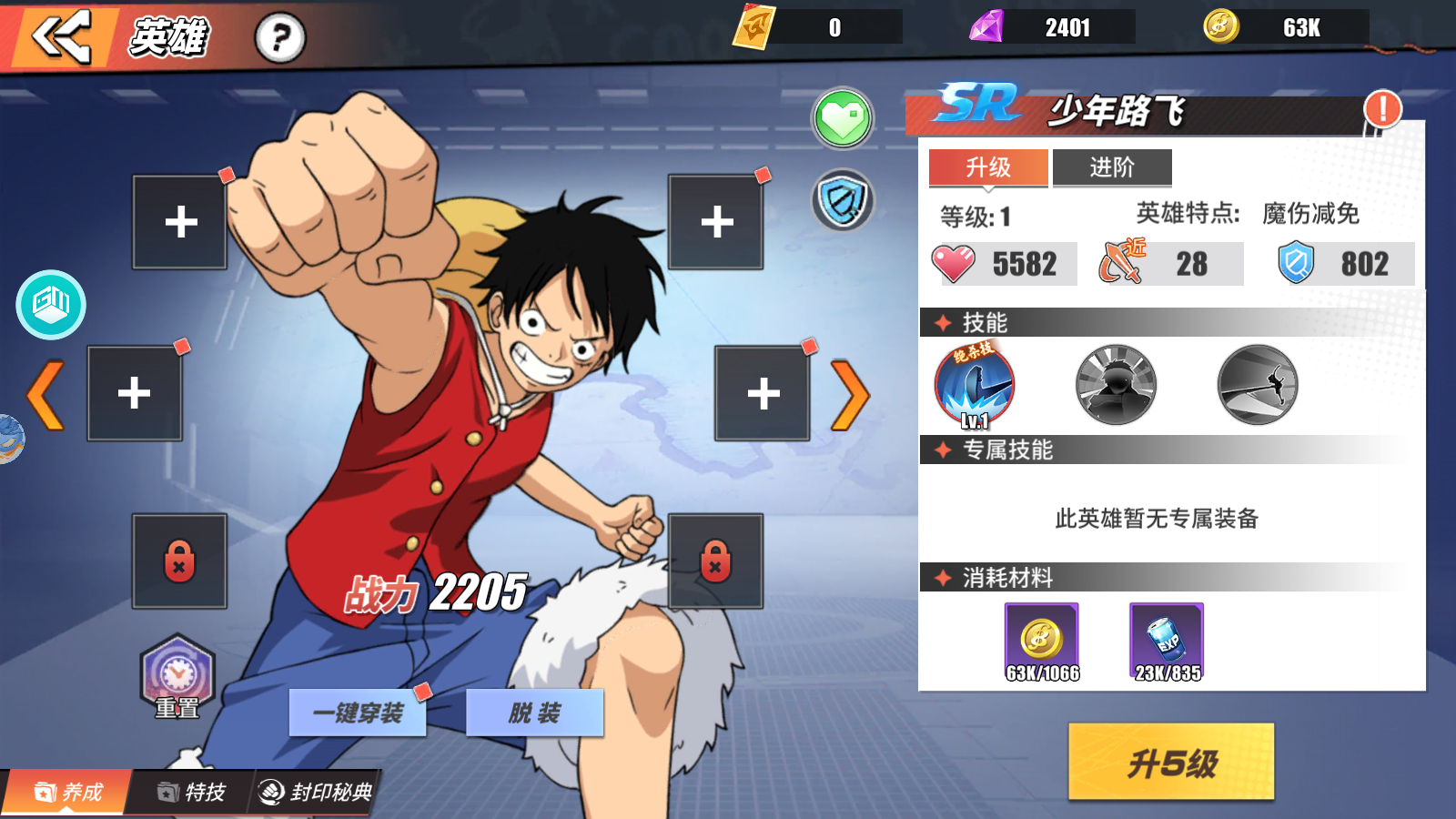Tap the red exclamation notice icon
The width and height of the screenshot is (1456, 819).
pos(1381,109)
